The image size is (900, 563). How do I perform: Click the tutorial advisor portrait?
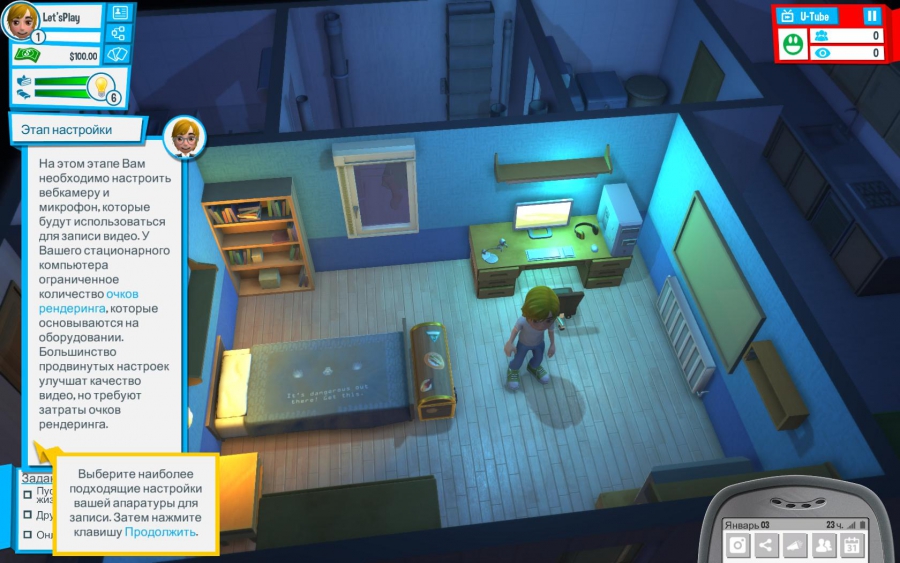[x=184, y=136]
